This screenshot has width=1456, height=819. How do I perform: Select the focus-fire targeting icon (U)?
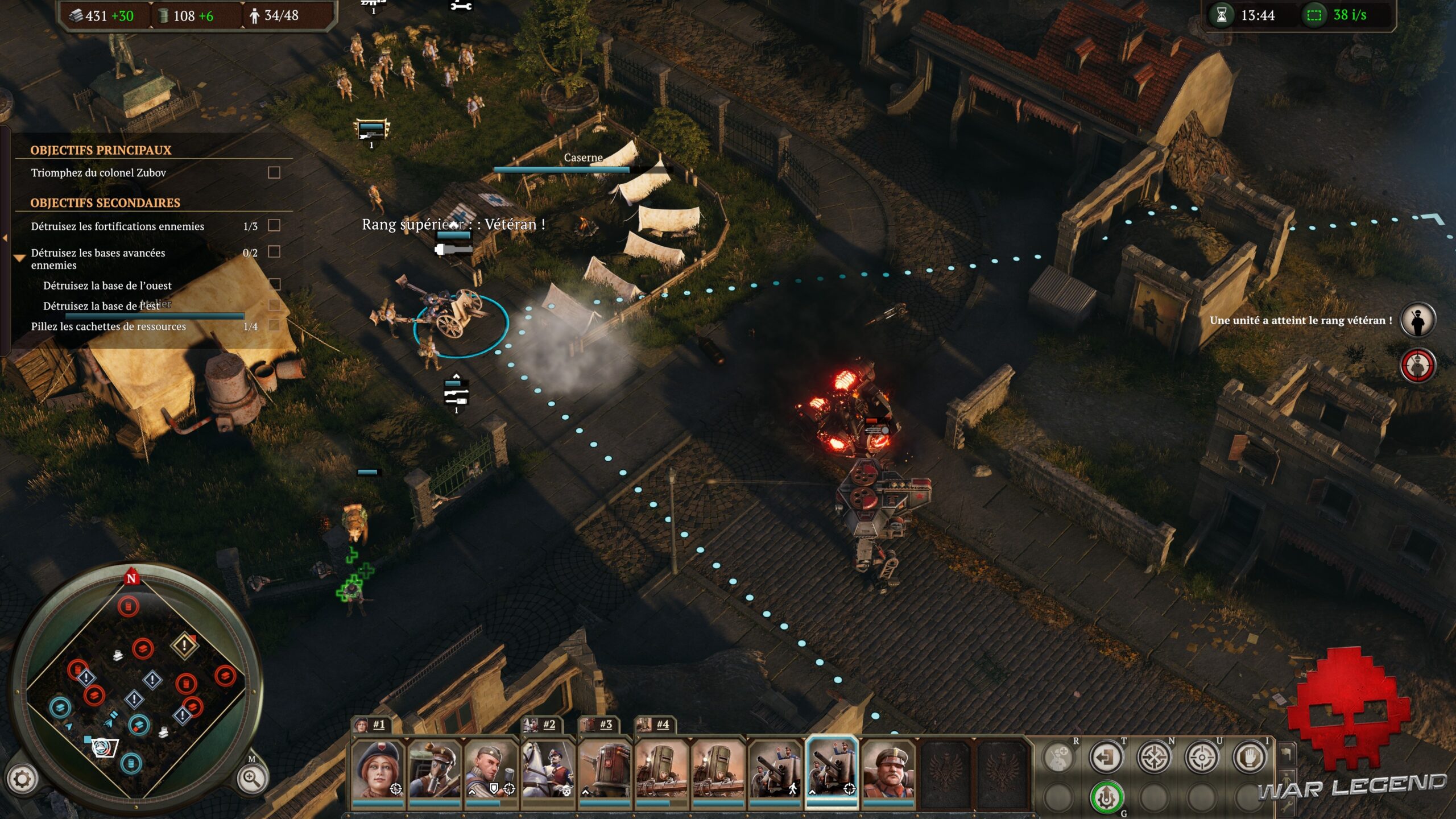pos(1202,758)
